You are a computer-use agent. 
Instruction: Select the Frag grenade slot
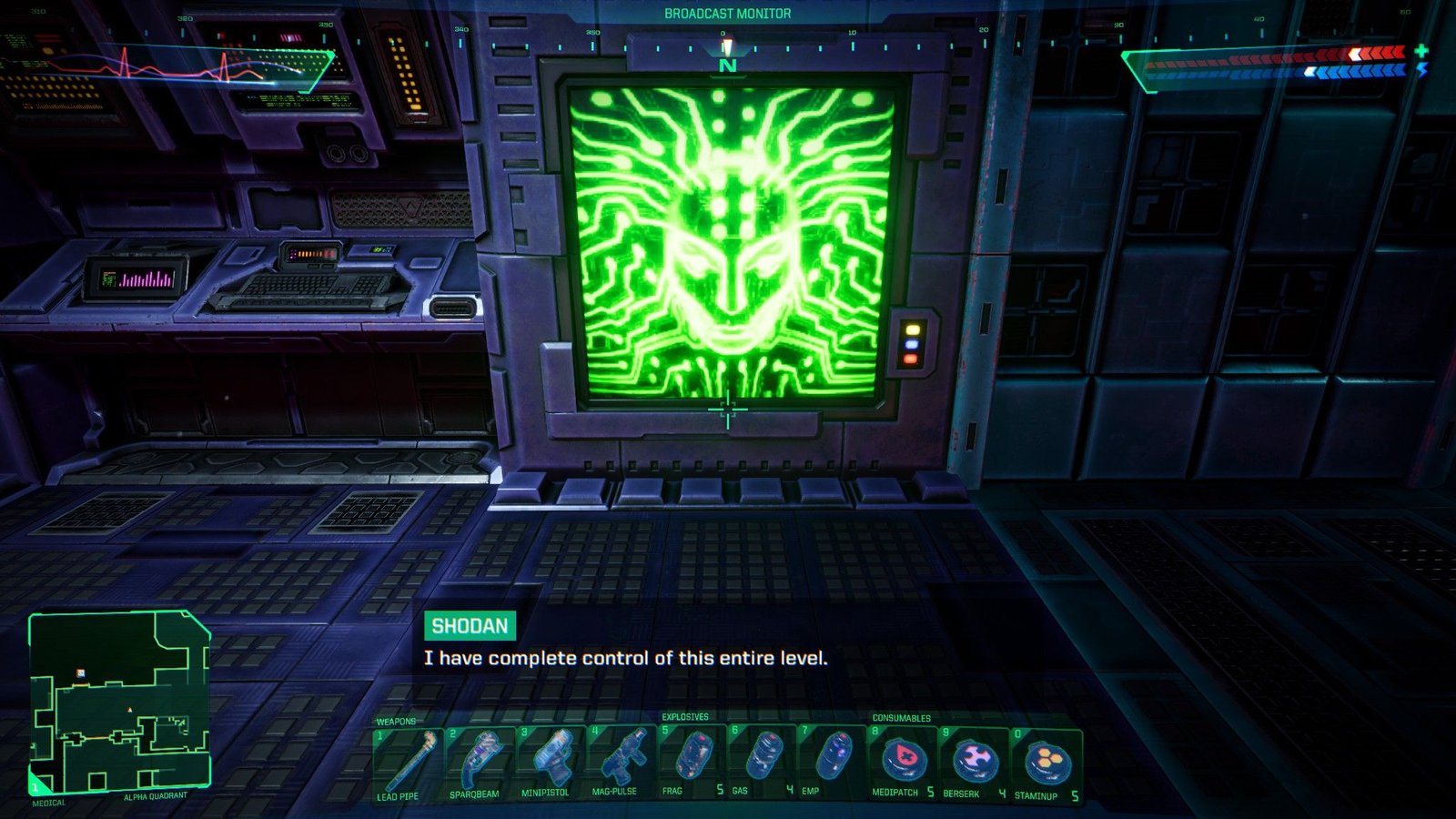(x=691, y=763)
